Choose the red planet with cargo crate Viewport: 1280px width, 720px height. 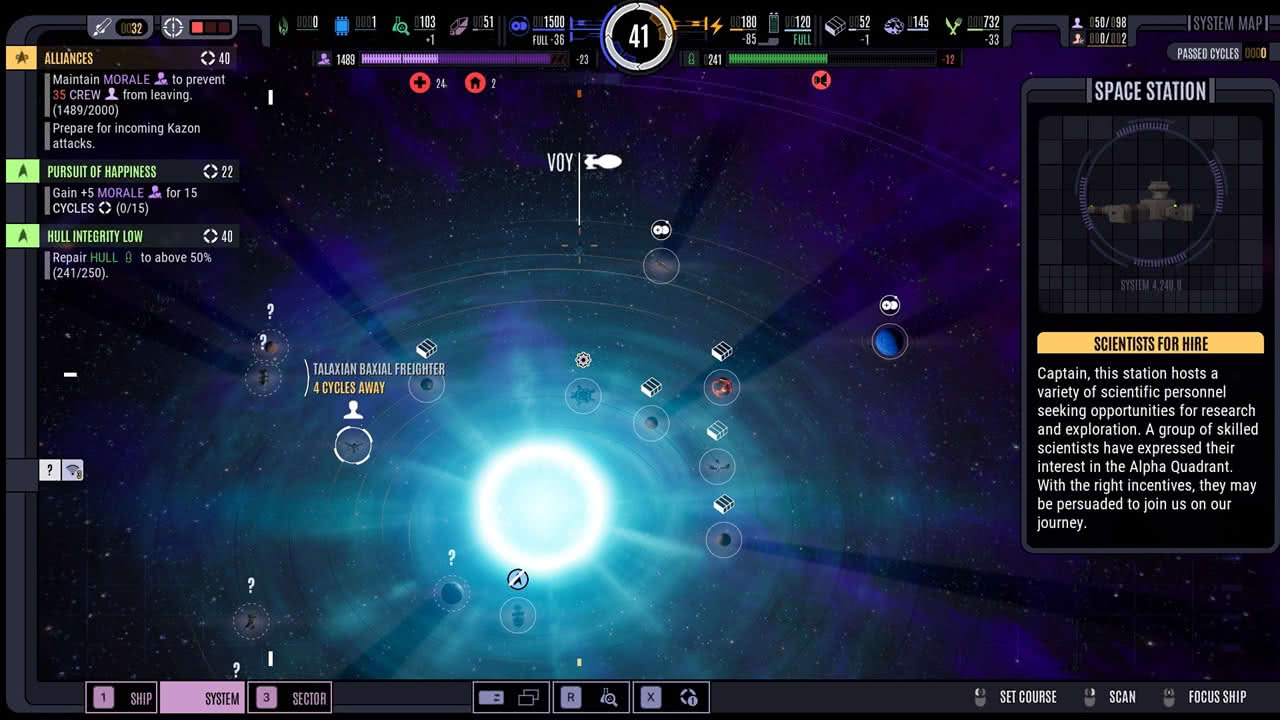721,387
